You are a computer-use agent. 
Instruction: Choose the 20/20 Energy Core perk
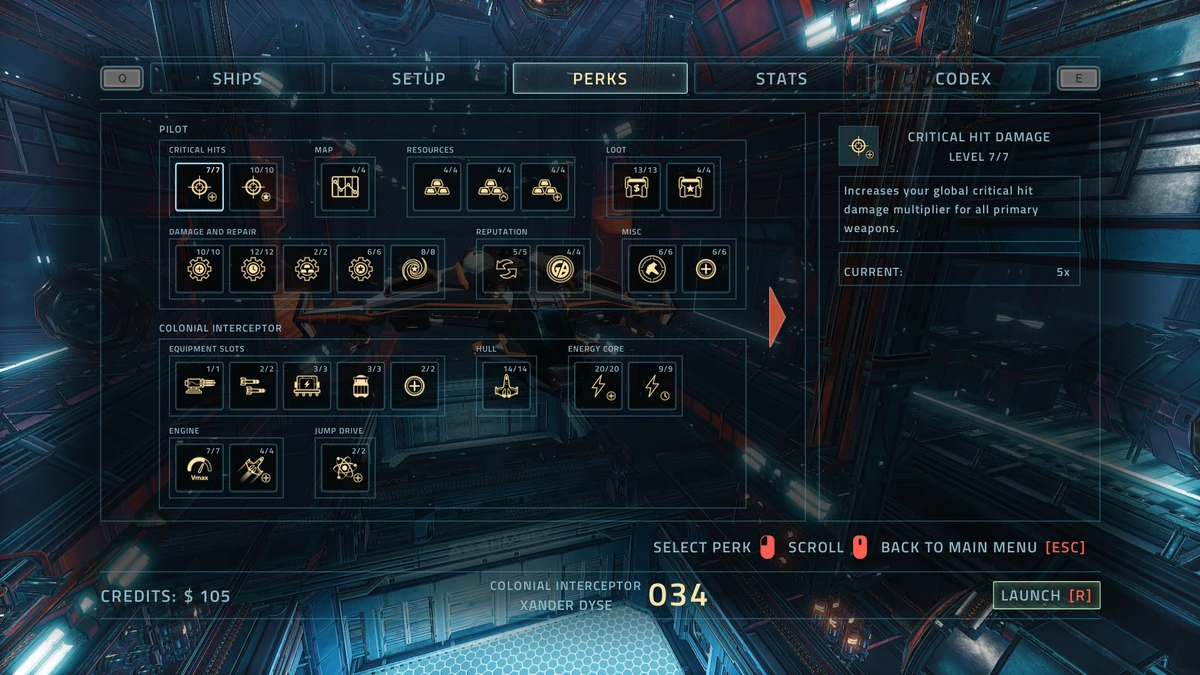click(599, 386)
